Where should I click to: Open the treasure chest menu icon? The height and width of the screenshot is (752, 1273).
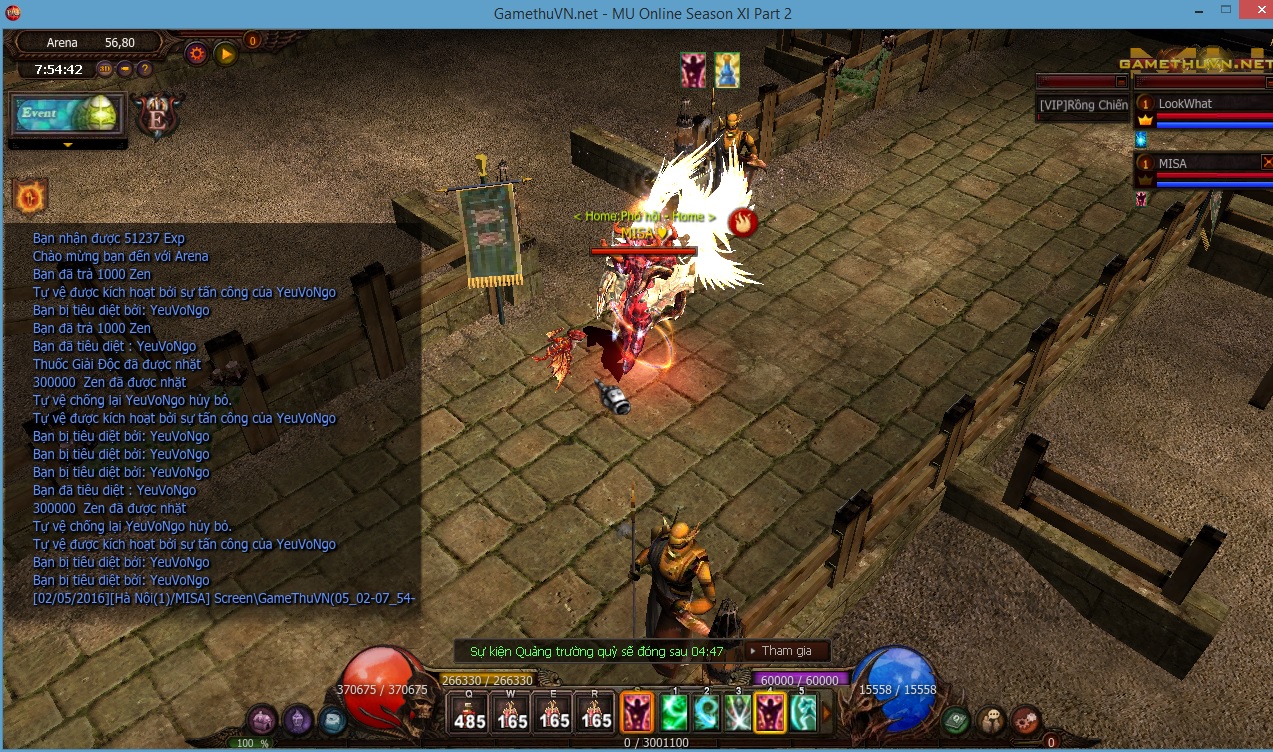pyautogui.click(x=262, y=718)
